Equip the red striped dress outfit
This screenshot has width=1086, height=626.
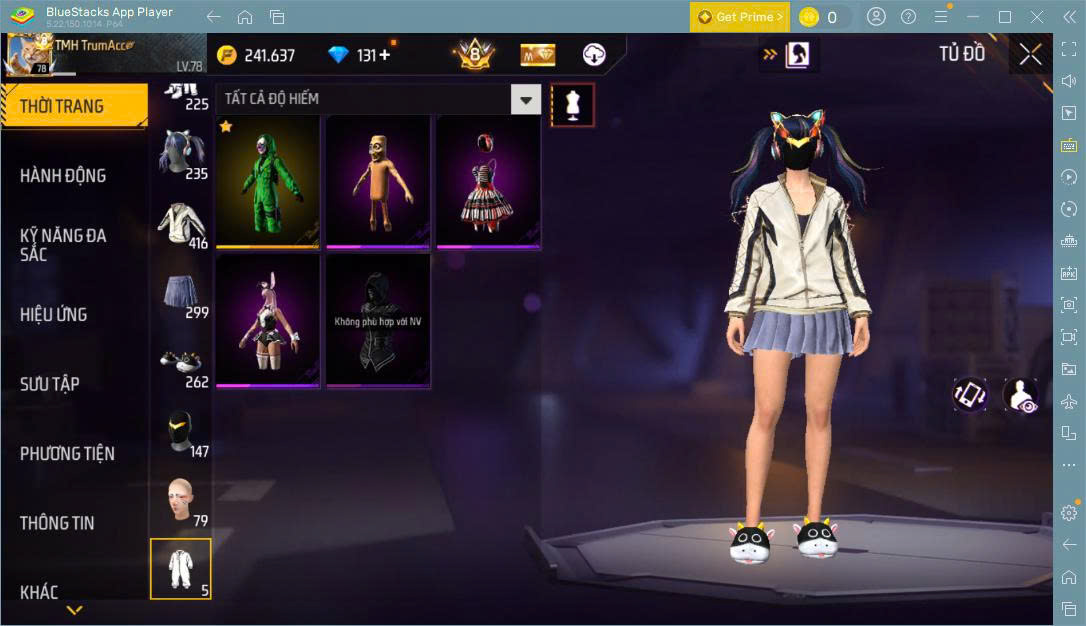[x=487, y=181]
